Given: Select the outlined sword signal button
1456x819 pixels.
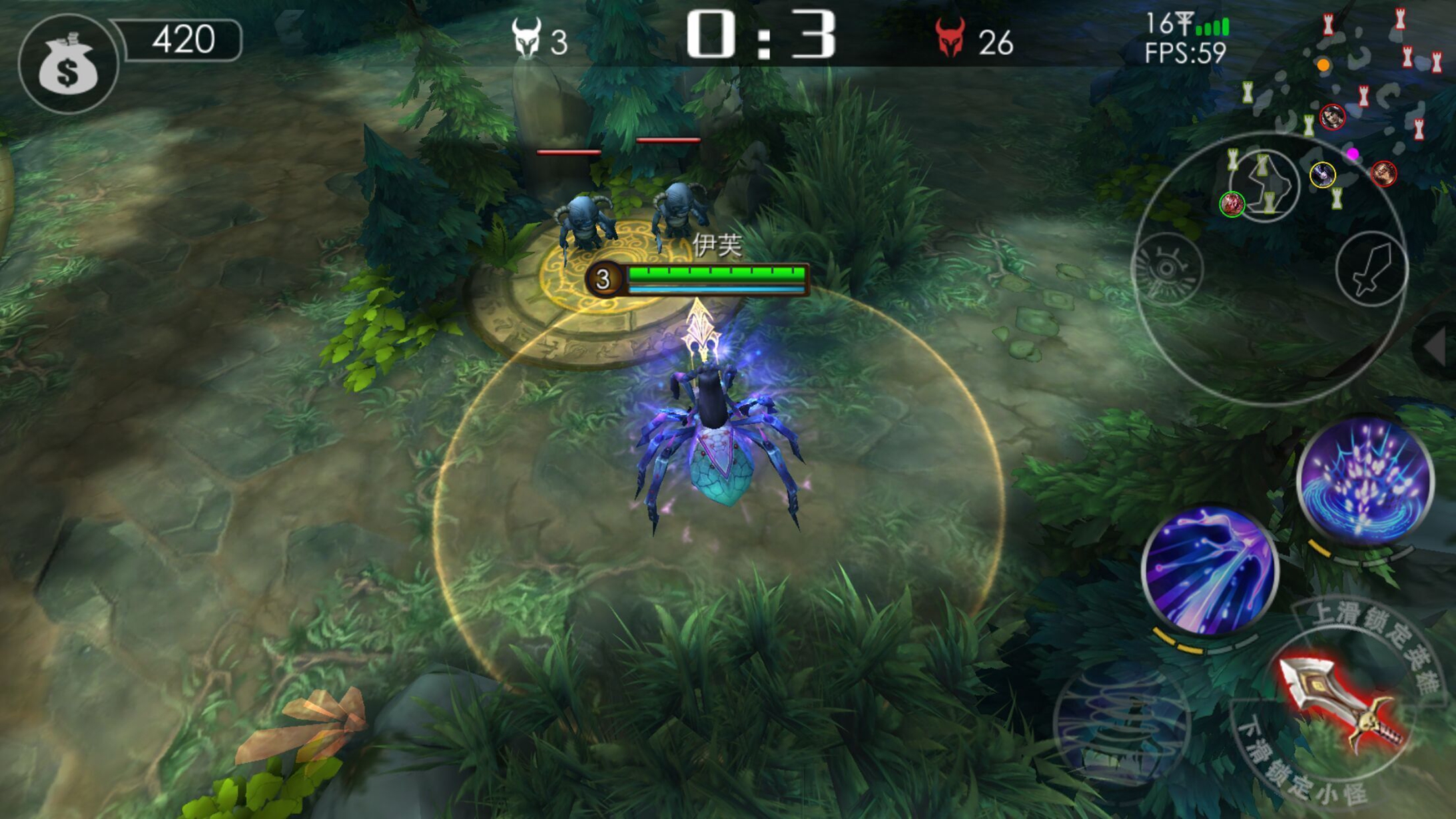Looking at the screenshot, I should click(1371, 269).
